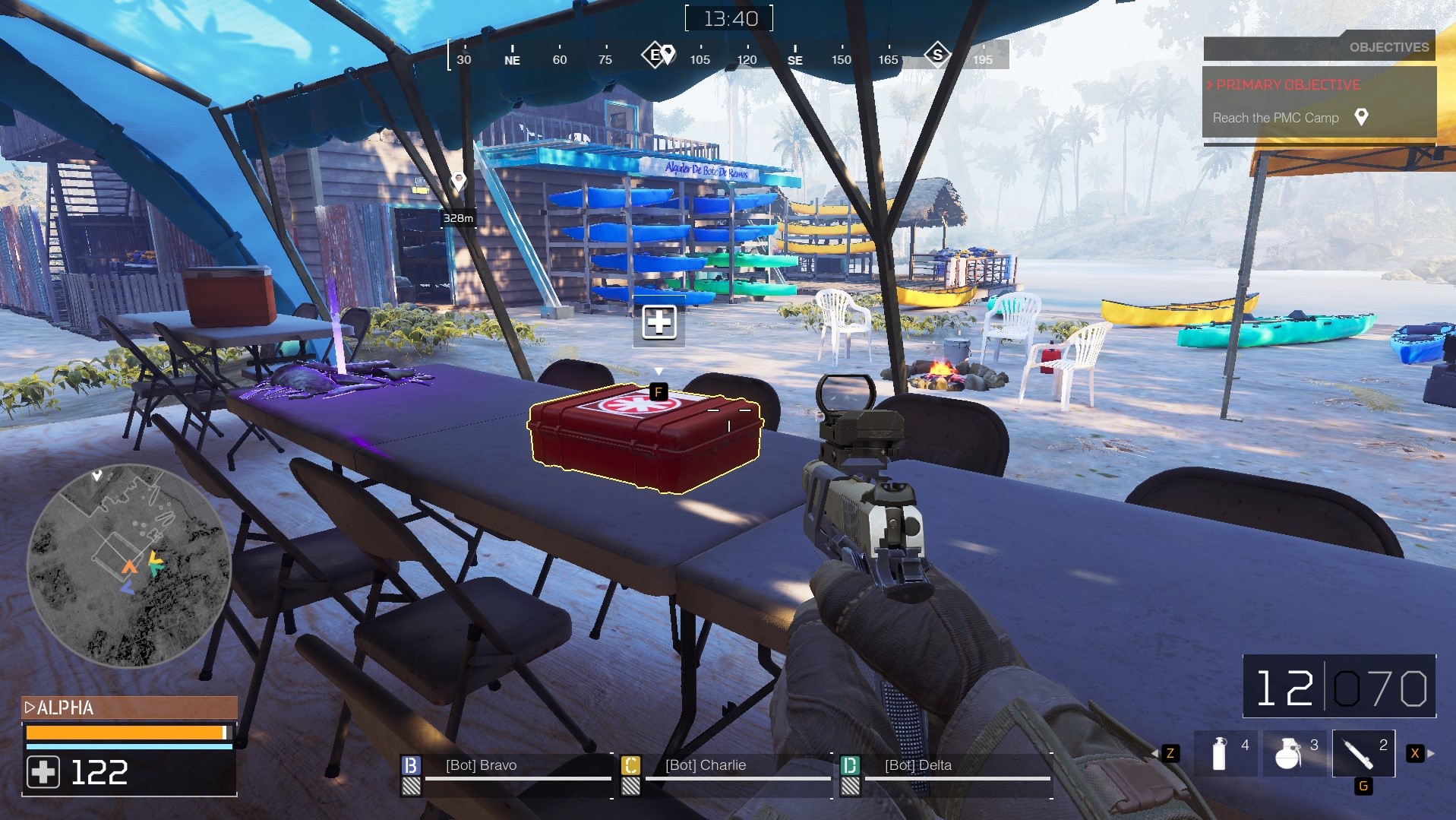Select squadmate Bot Charlie's status bar
The height and width of the screenshot is (820, 1456).
[726, 774]
